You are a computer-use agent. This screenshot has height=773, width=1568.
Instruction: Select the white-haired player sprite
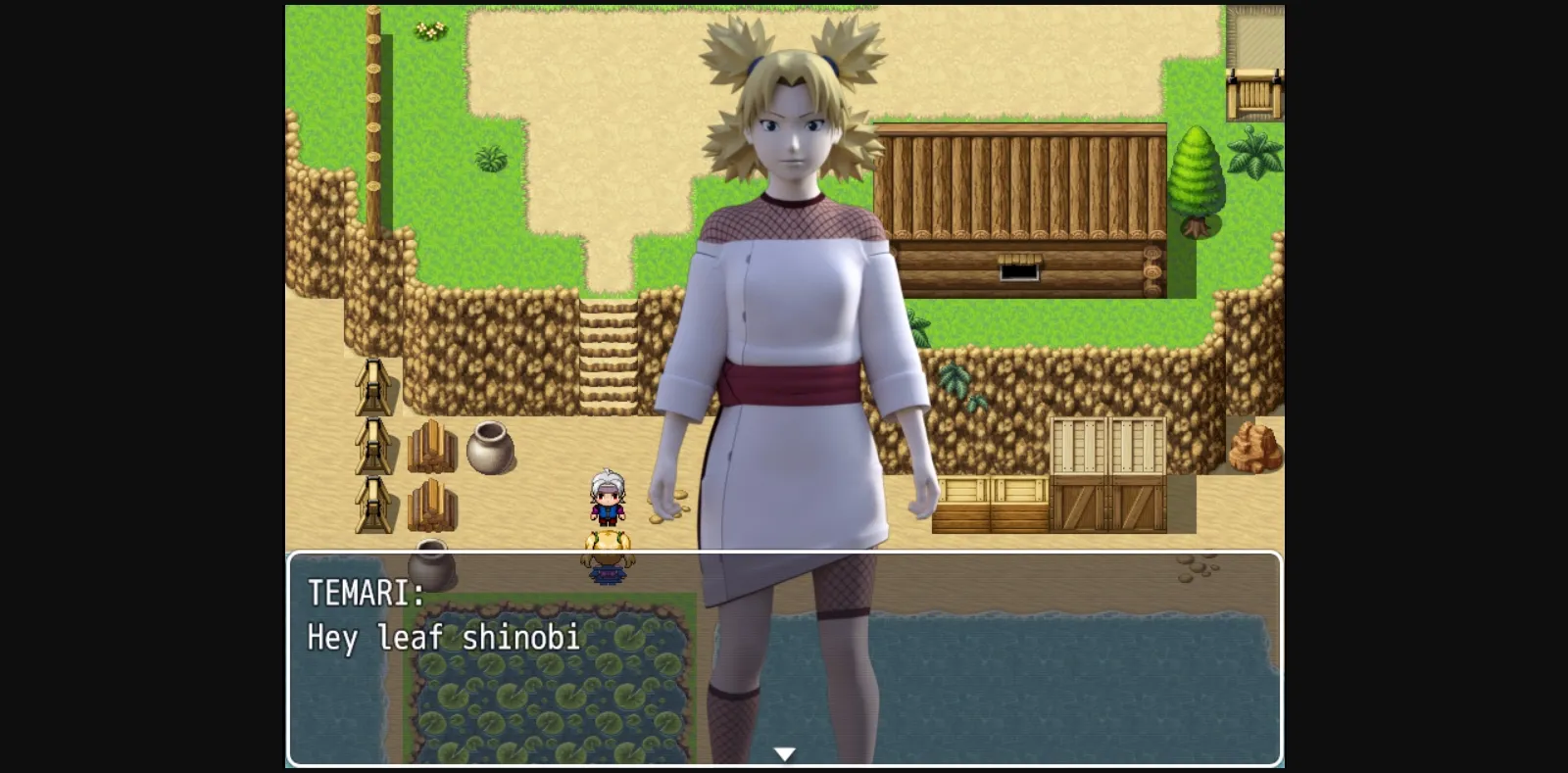pos(606,500)
